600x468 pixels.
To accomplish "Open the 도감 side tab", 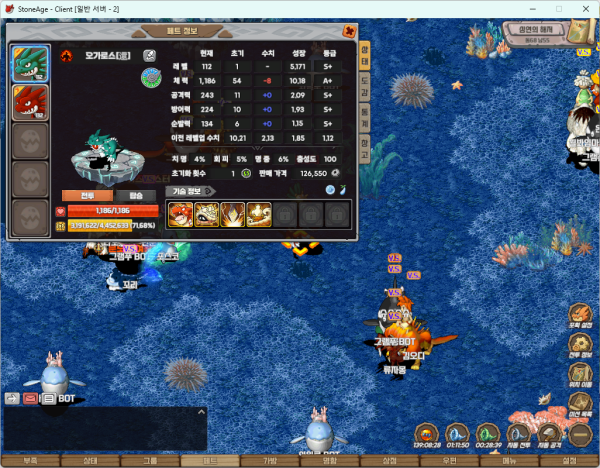I will tap(365, 91).
